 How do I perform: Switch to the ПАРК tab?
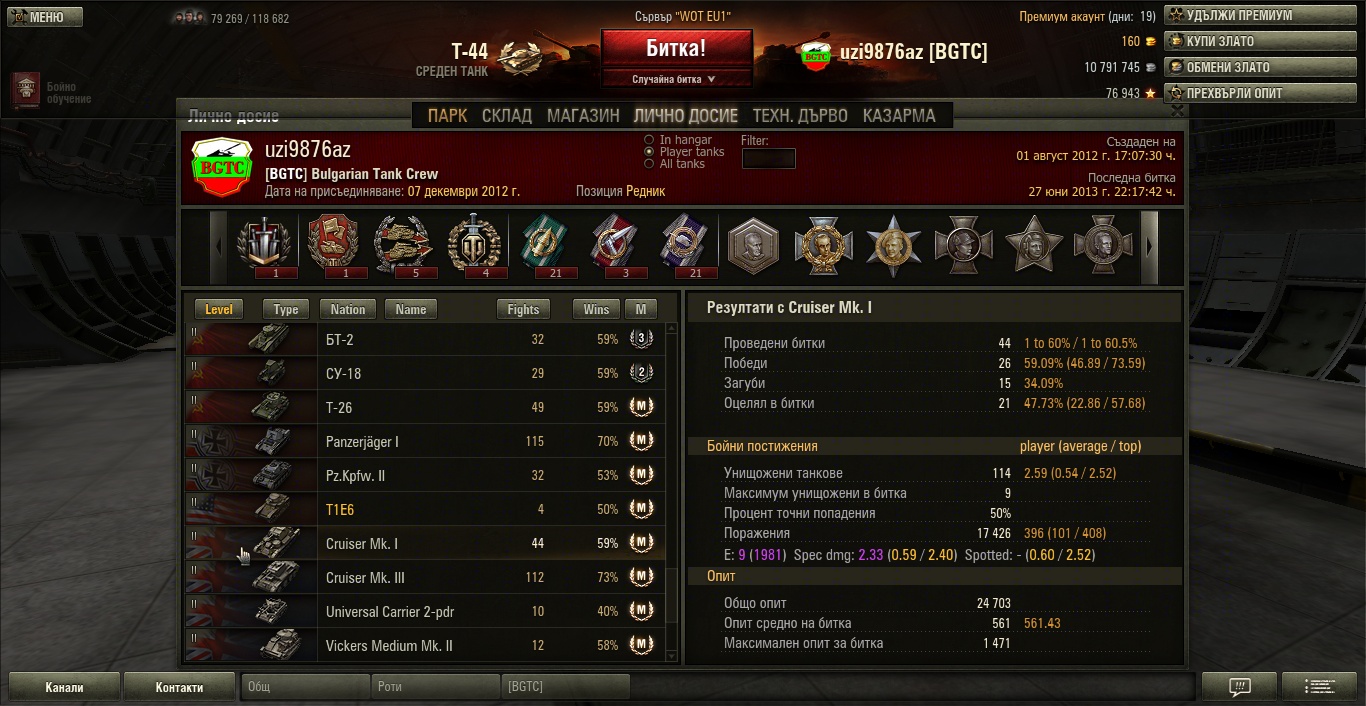tap(447, 116)
